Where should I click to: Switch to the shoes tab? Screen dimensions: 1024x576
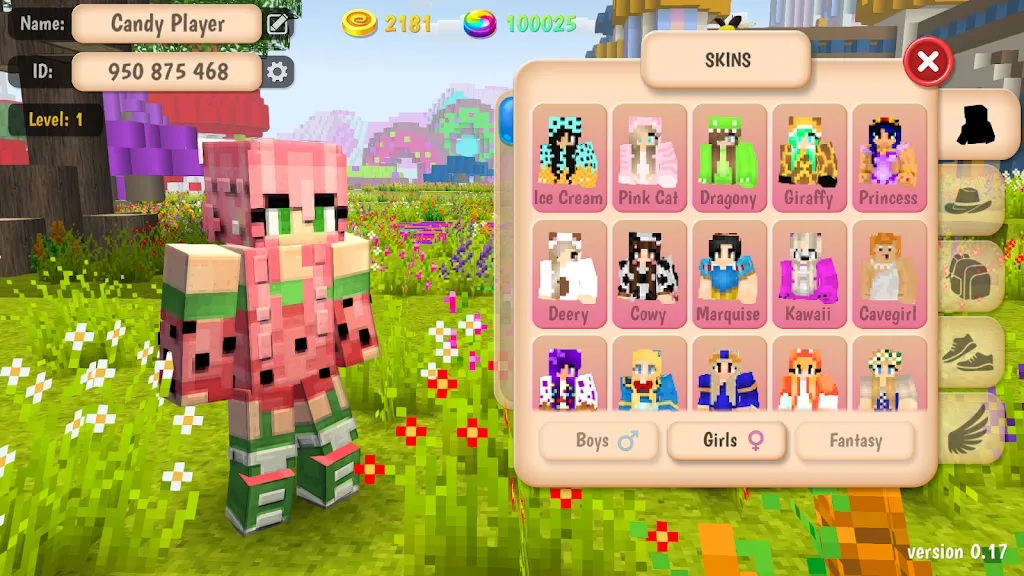[971, 352]
